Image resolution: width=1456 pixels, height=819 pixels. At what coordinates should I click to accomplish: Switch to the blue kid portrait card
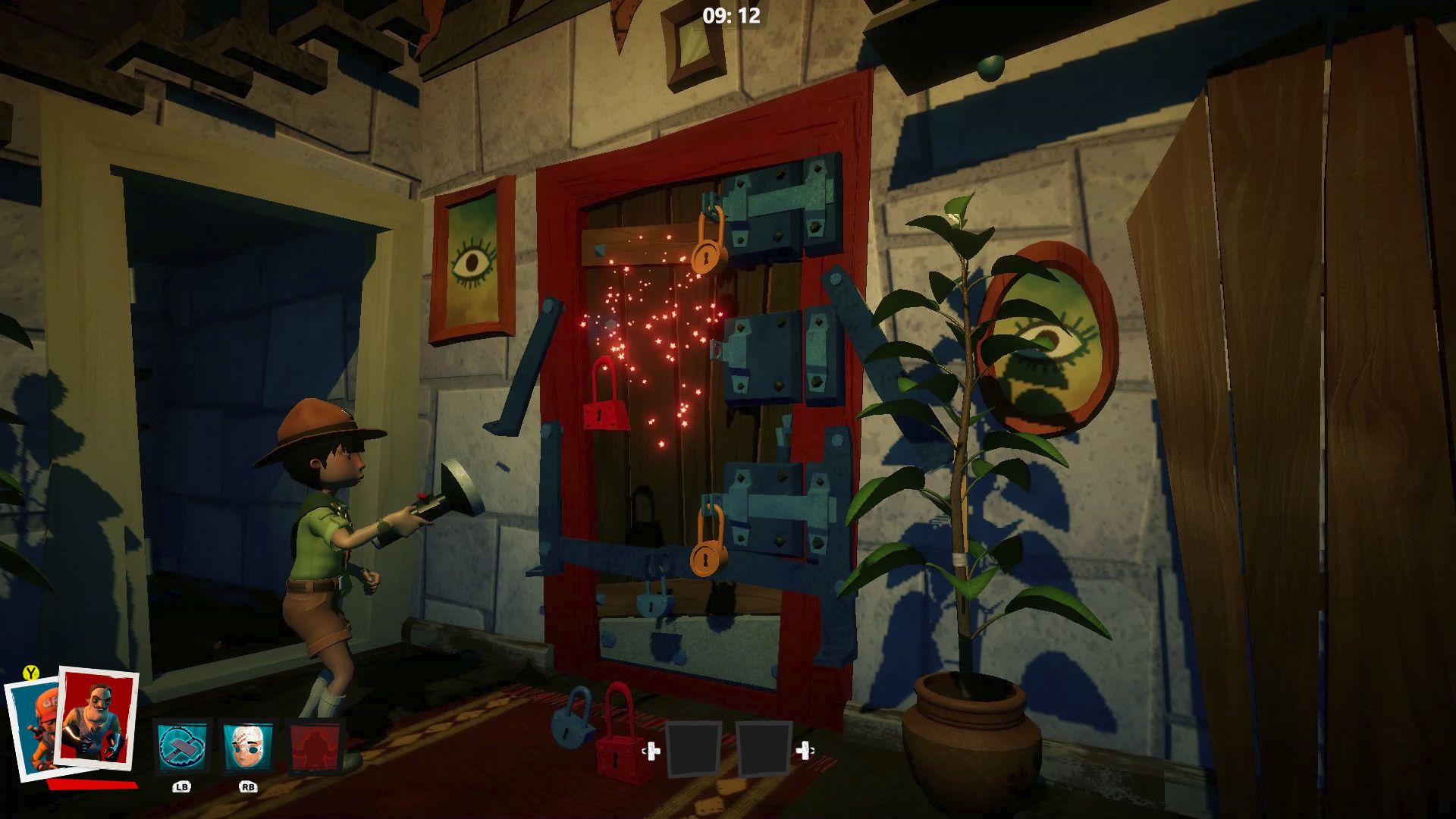pos(30,730)
